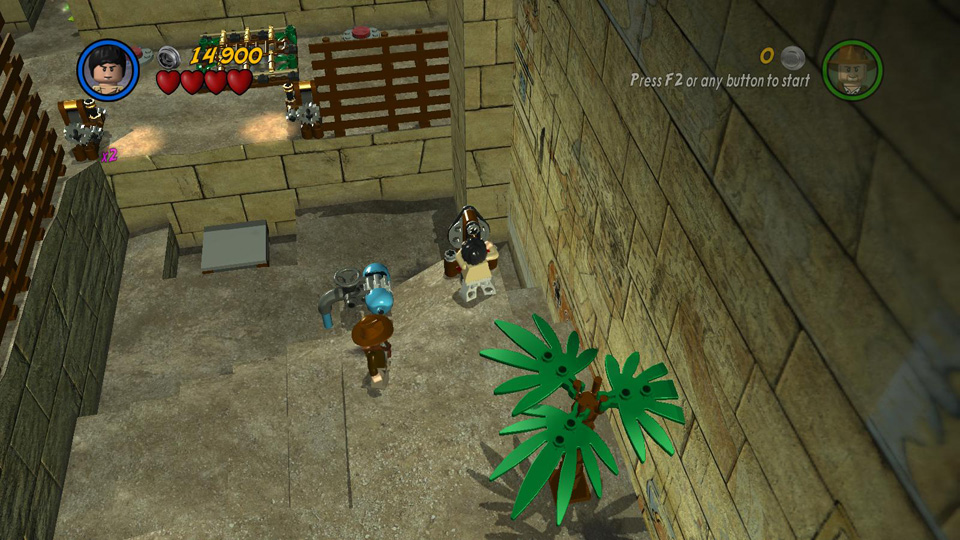Select the player one character portrait
960x540 pixels.
(x=107, y=69)
